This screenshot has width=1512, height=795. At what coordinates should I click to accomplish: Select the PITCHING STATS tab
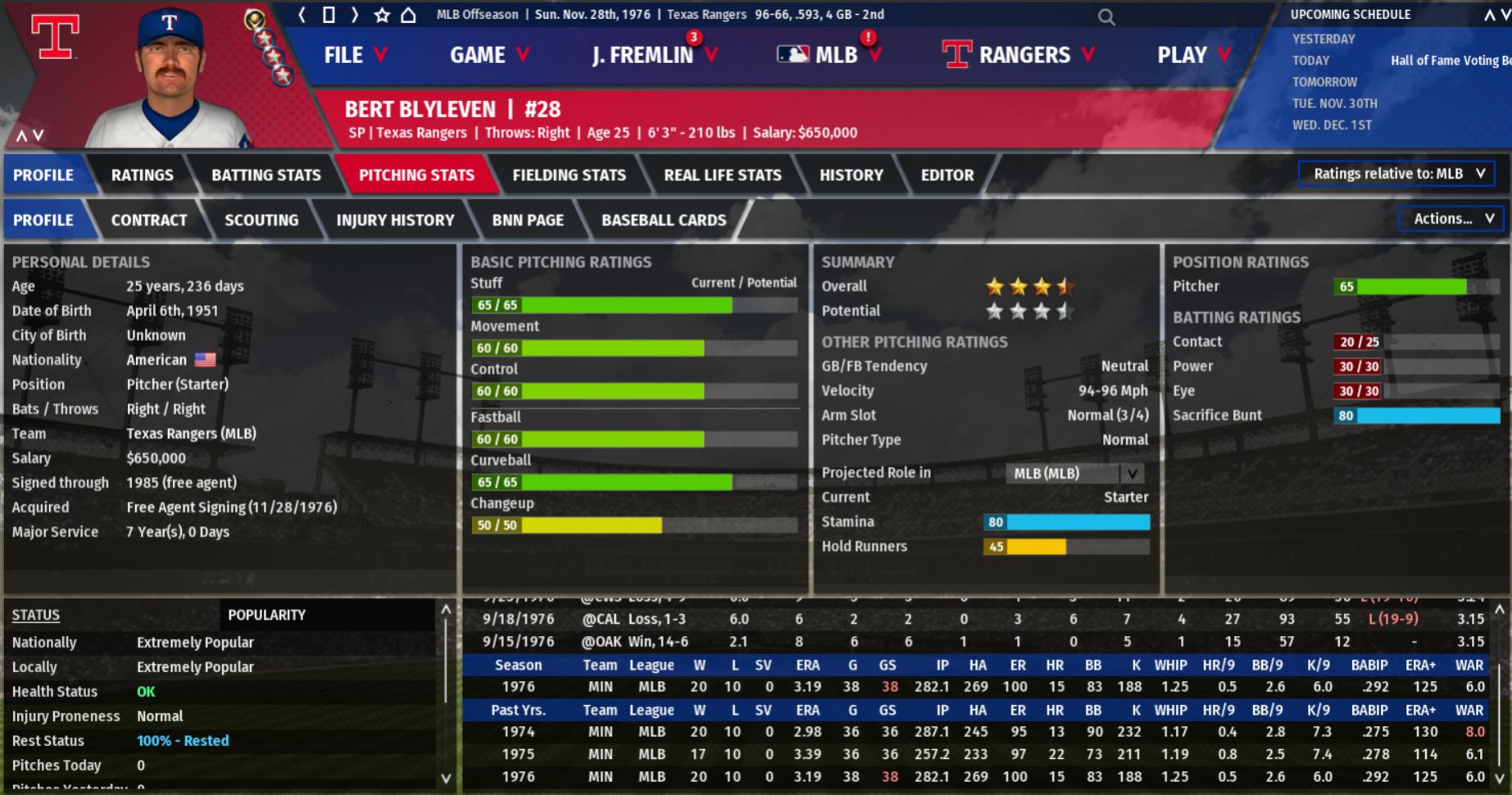[x=416, y=175]
